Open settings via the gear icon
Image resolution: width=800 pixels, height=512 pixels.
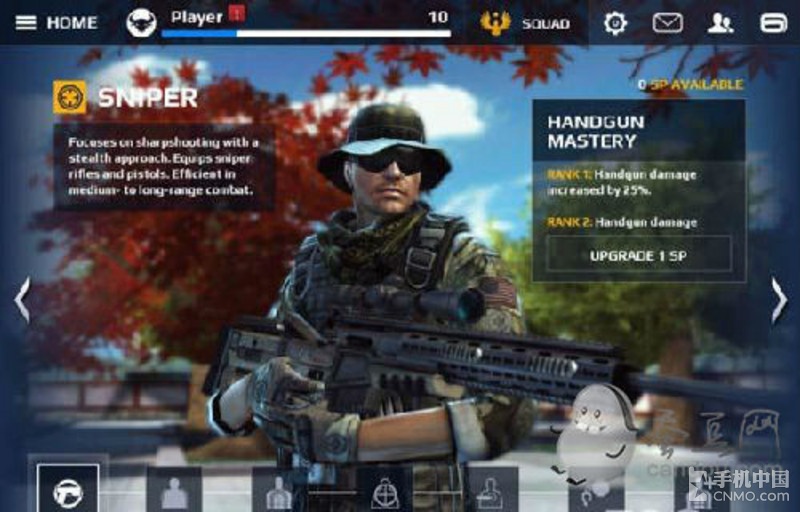point(615,22)
